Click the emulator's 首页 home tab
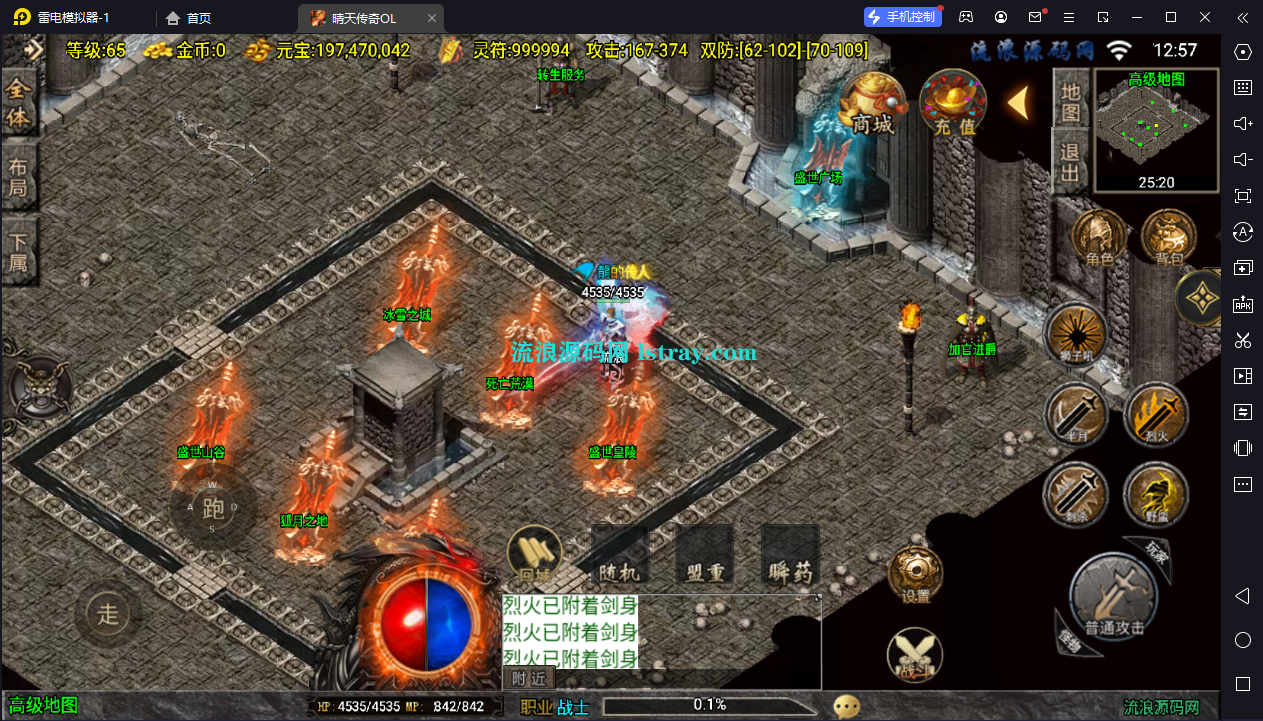The width and height of the screenshot is (1263, 721). [x=189, y=18]
